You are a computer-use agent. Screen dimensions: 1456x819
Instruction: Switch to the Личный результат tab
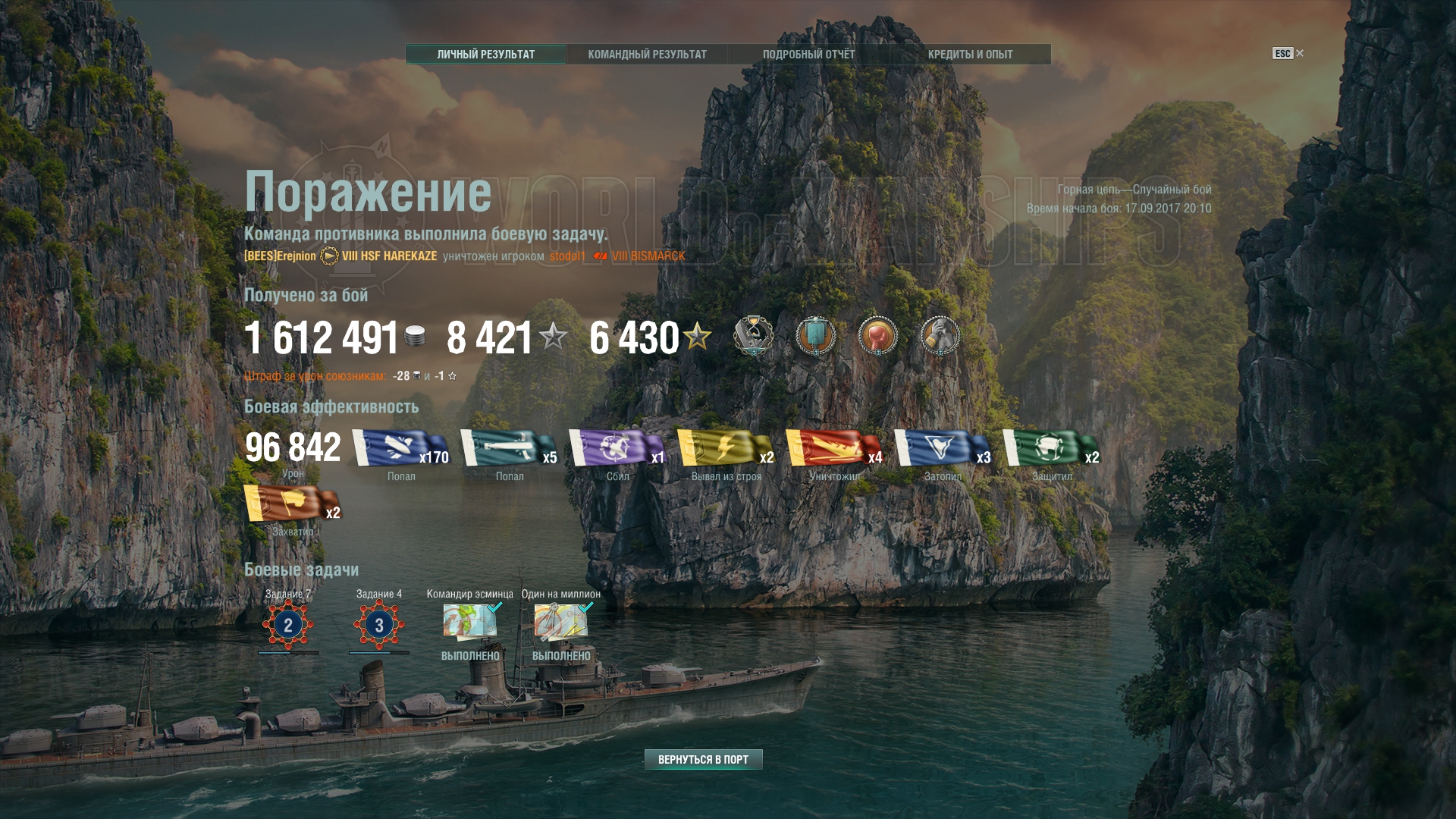coord(486,55)
